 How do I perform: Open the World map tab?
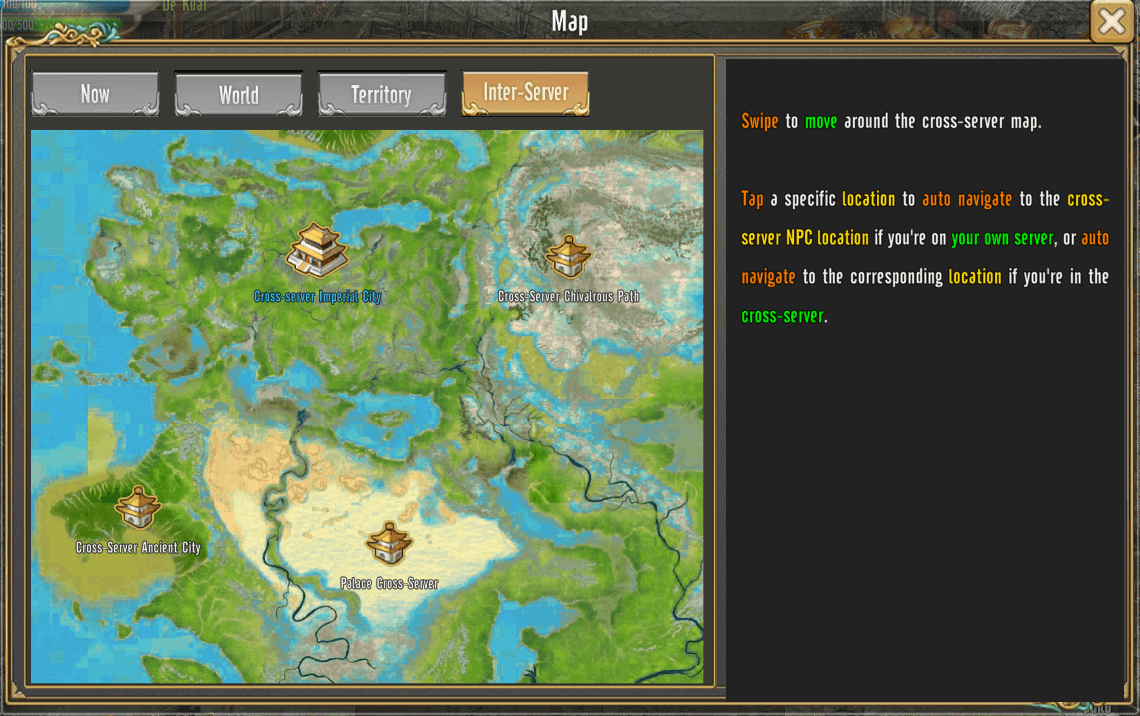pos(238,95)
